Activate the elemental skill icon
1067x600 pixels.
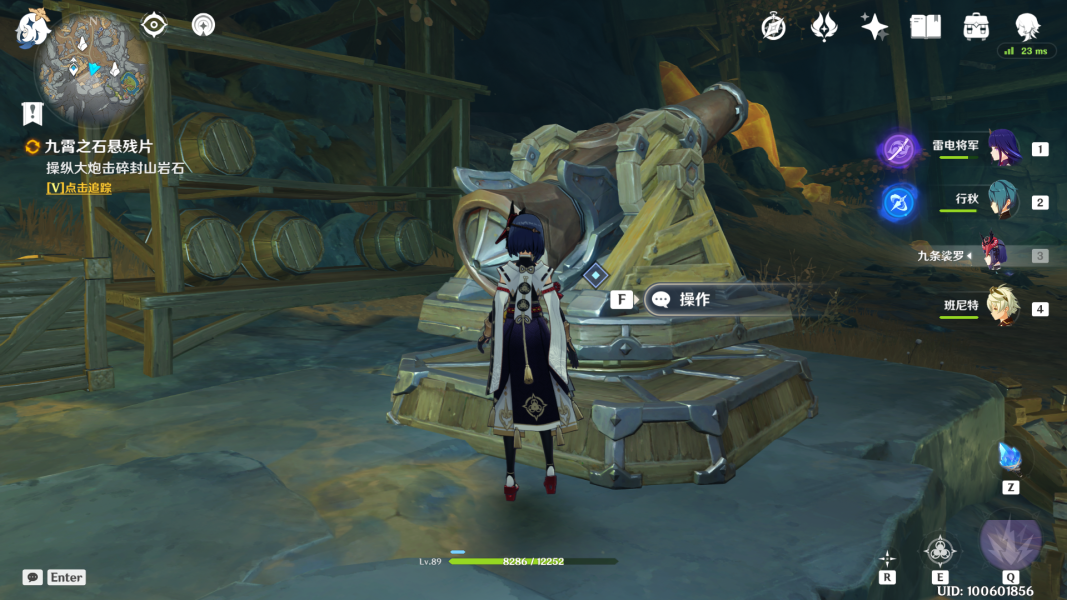click(940, 551)
